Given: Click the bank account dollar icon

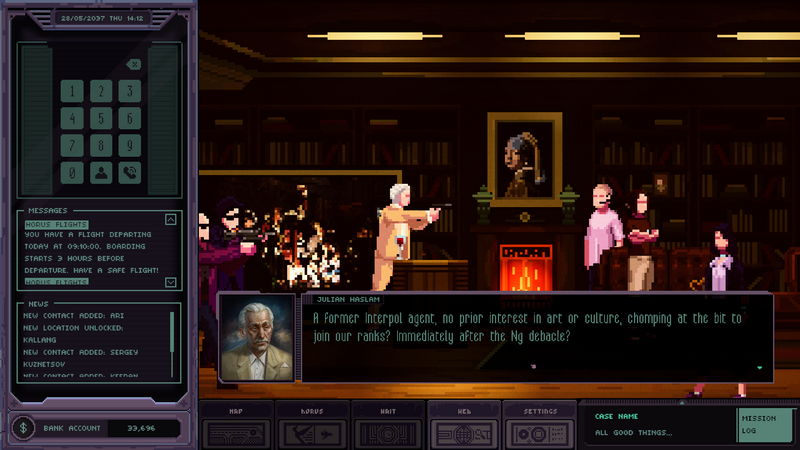Looking at the screenshot, I should tap(22, 428).
